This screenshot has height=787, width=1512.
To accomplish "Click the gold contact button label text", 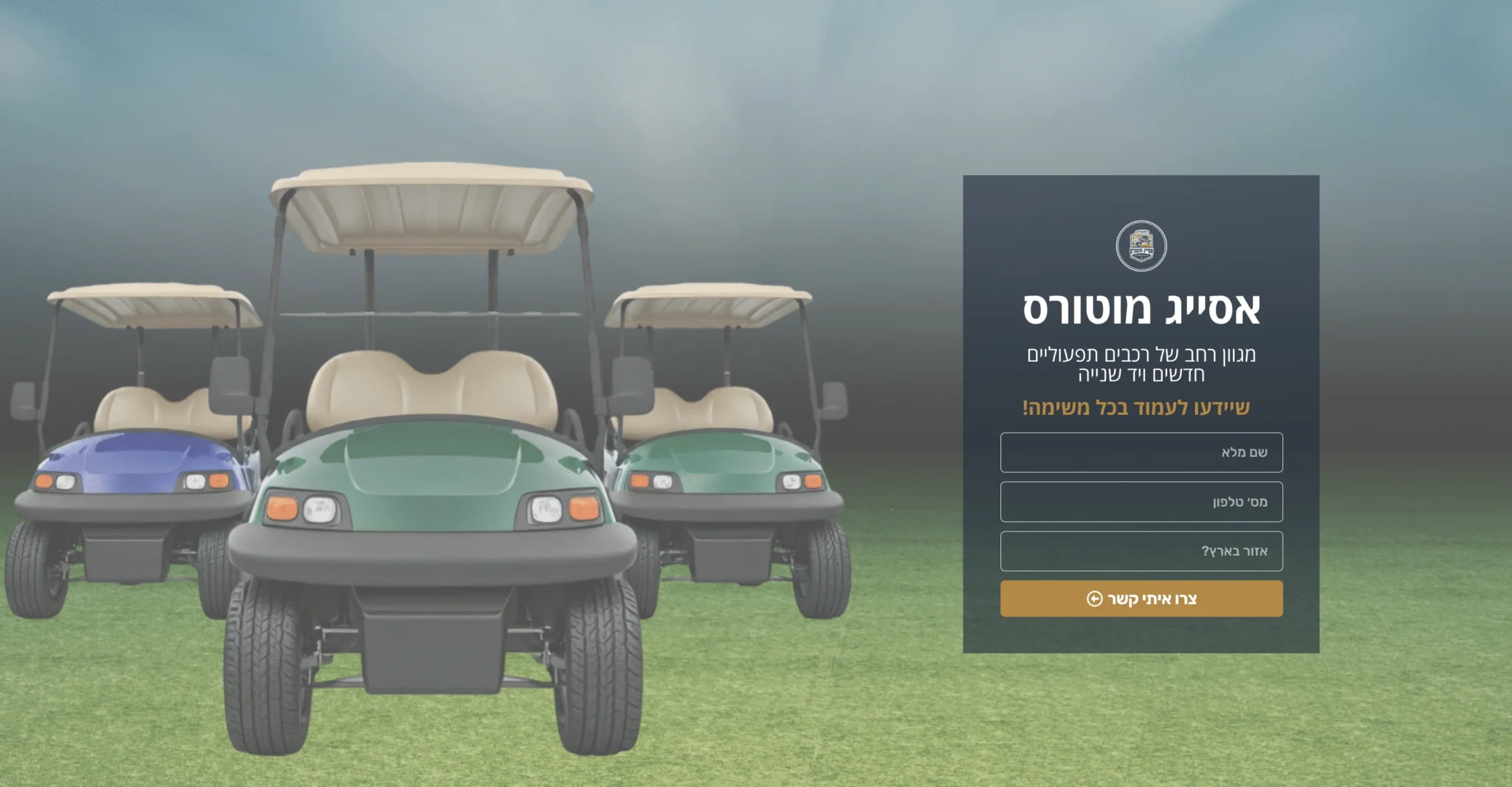I will pyautogui.click(x=1152, y=599).
